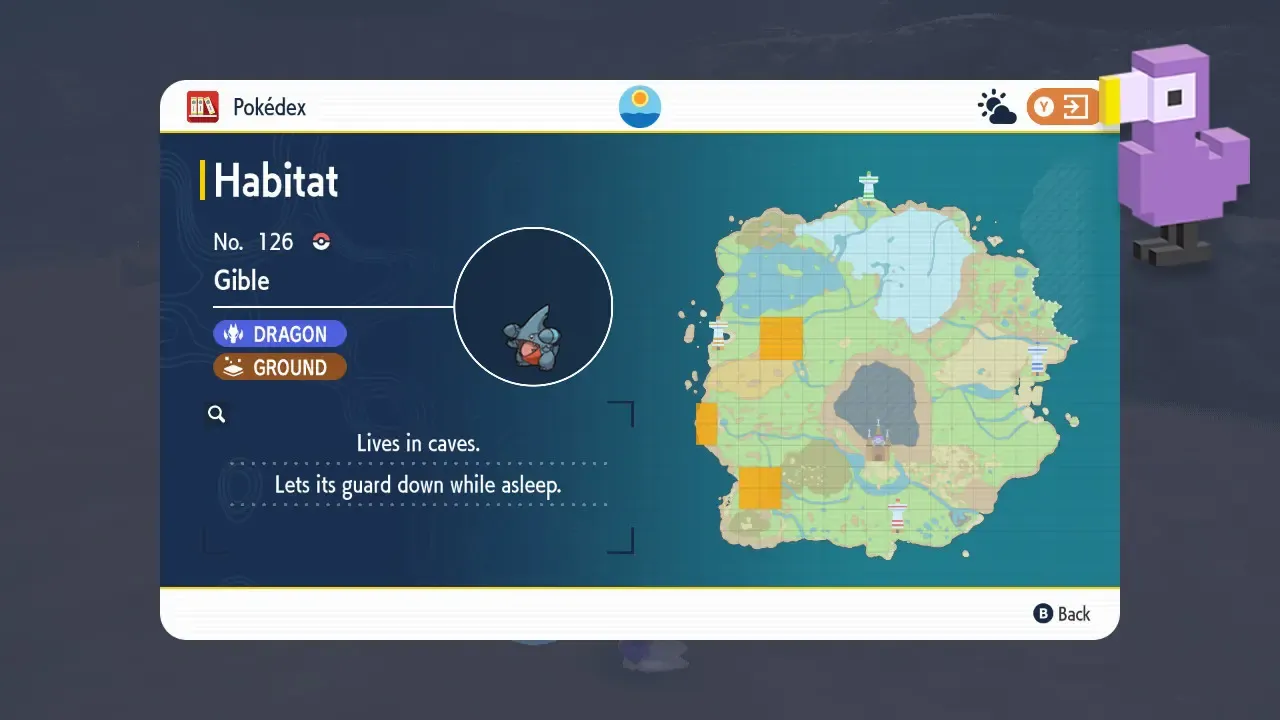Select the magnifying glass search icon
The image size is (1280, 720).
[x=217, y=413]
